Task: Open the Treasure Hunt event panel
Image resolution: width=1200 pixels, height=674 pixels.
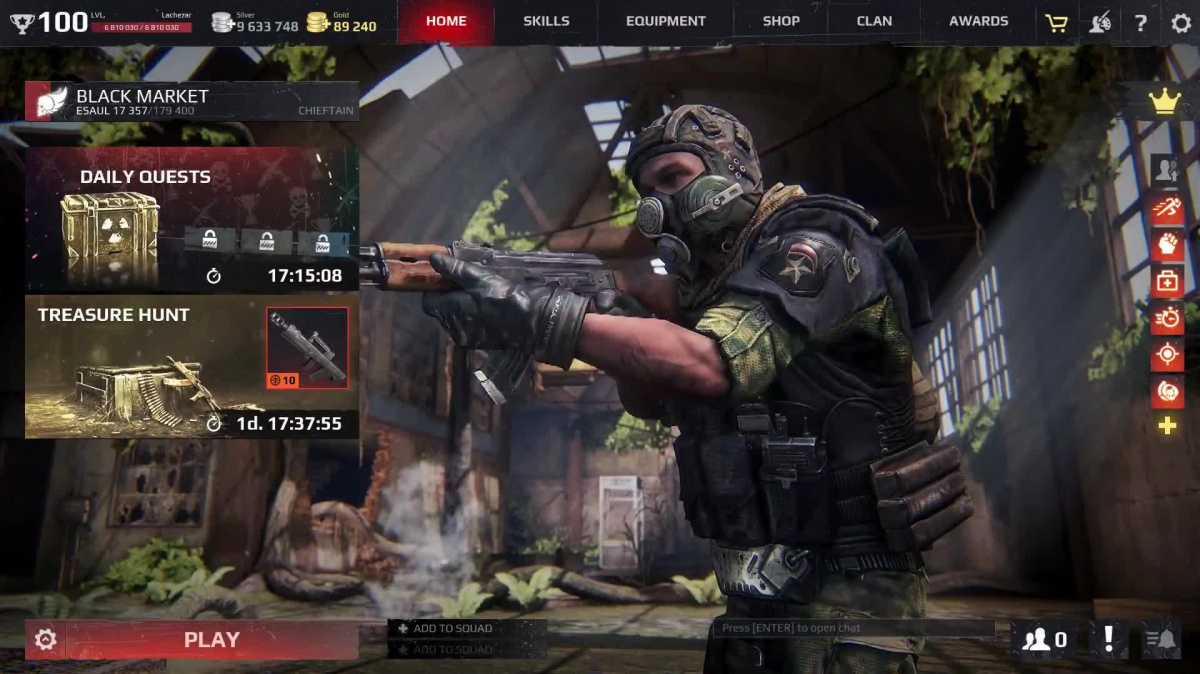Action: 191,367
